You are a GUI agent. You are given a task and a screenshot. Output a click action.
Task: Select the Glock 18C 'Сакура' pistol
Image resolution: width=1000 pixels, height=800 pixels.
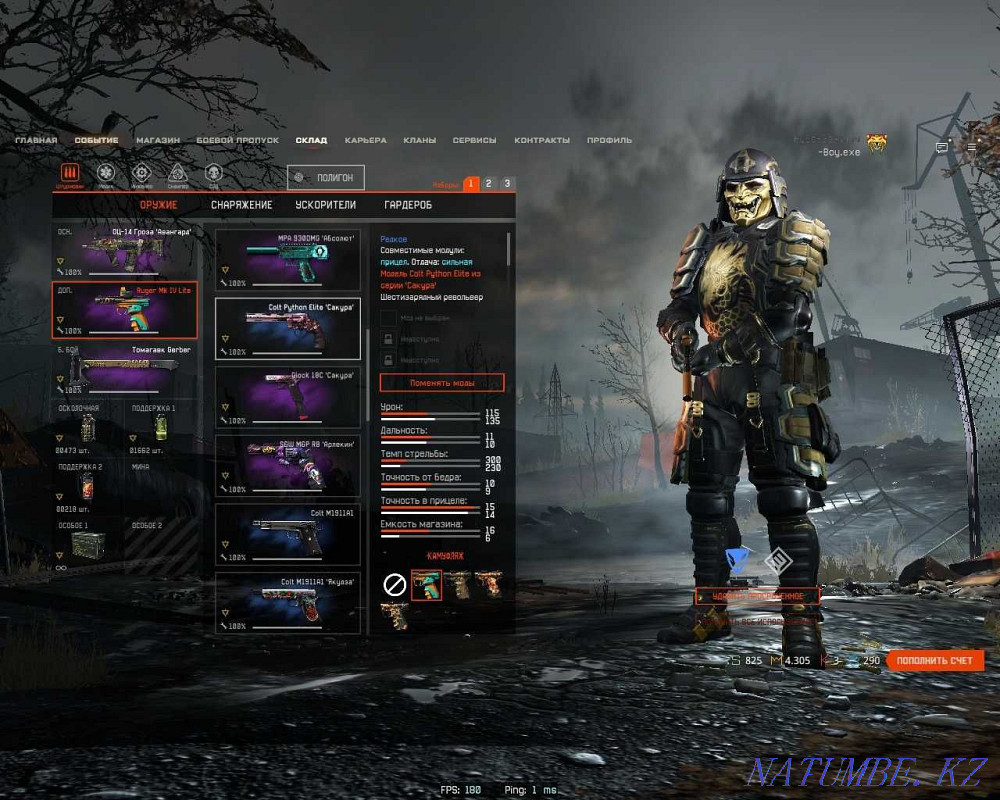coord(288,396)
